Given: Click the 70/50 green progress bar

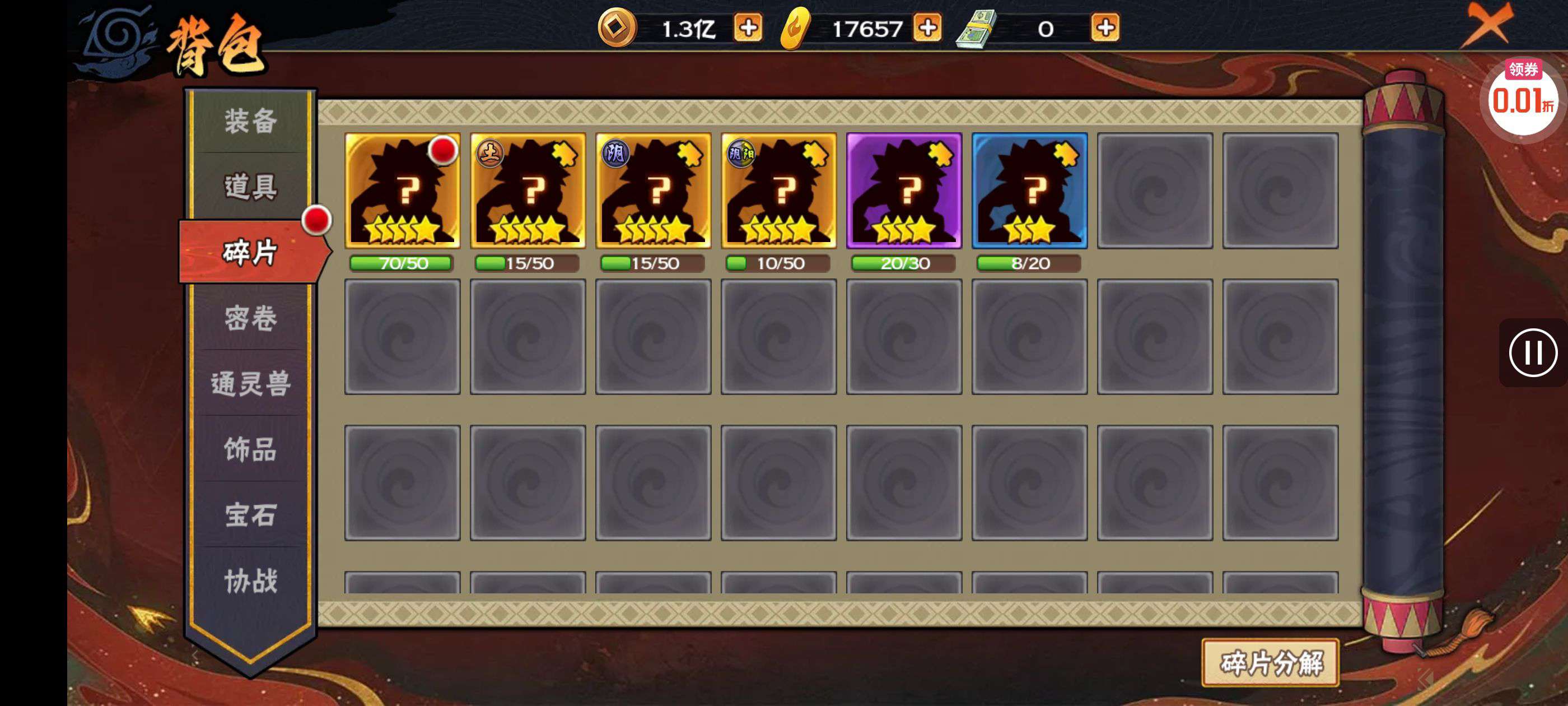Looking at the screenshot, I should 401,263.
